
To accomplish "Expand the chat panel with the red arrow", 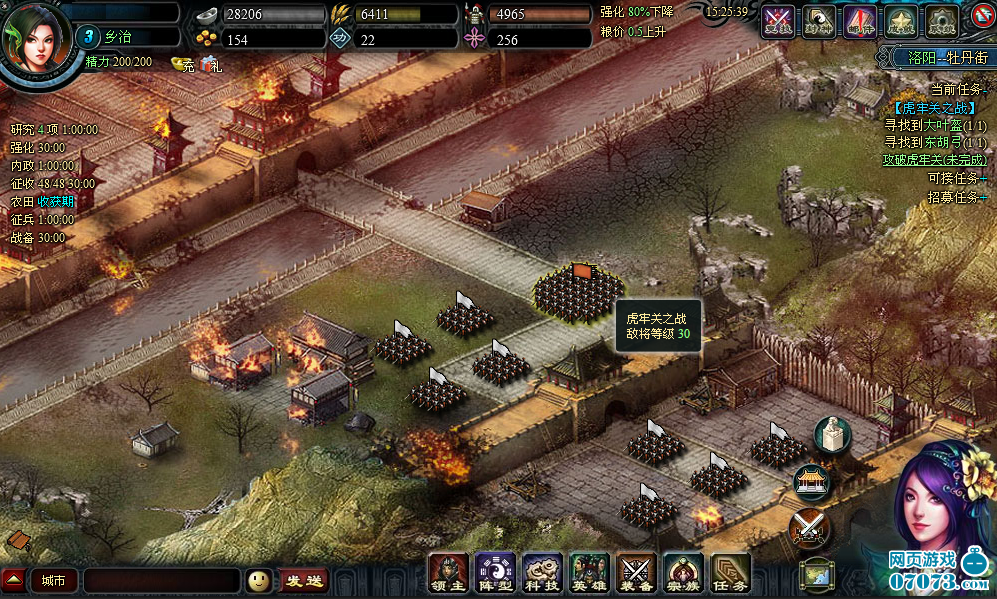I will tap(13, 580).
